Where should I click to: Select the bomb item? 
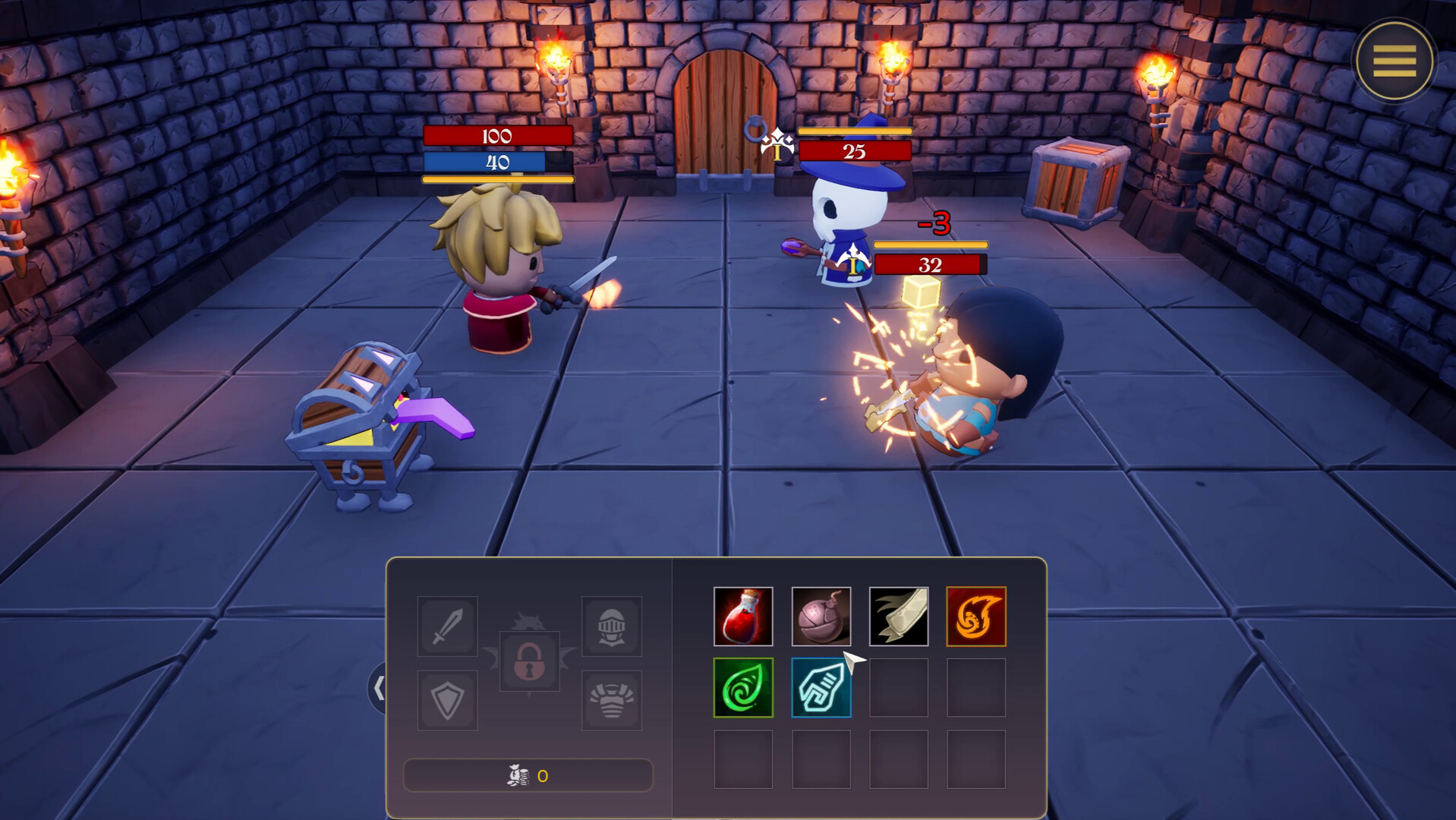(822, 615)
